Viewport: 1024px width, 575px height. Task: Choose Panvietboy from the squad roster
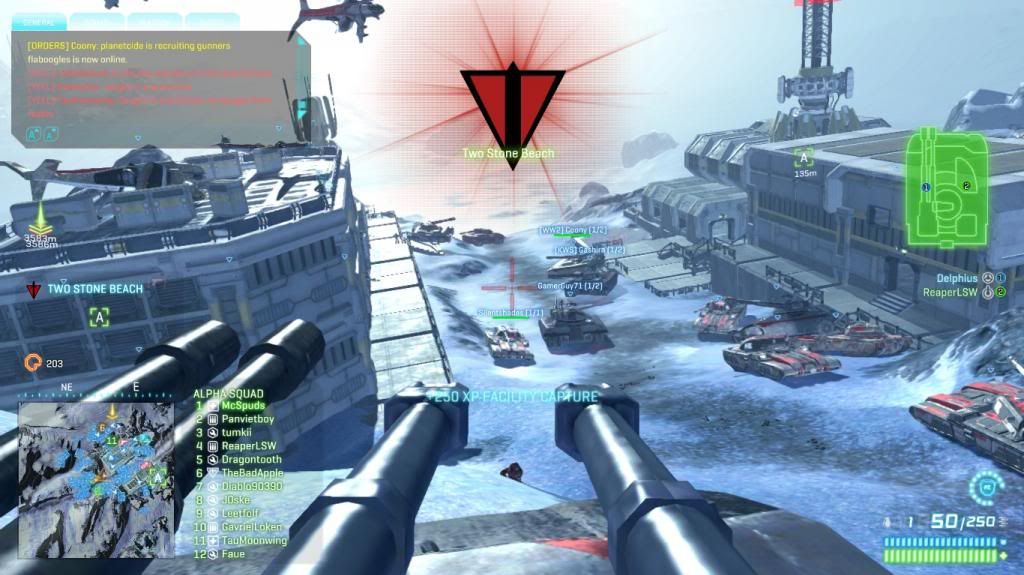tap(247, 419)
